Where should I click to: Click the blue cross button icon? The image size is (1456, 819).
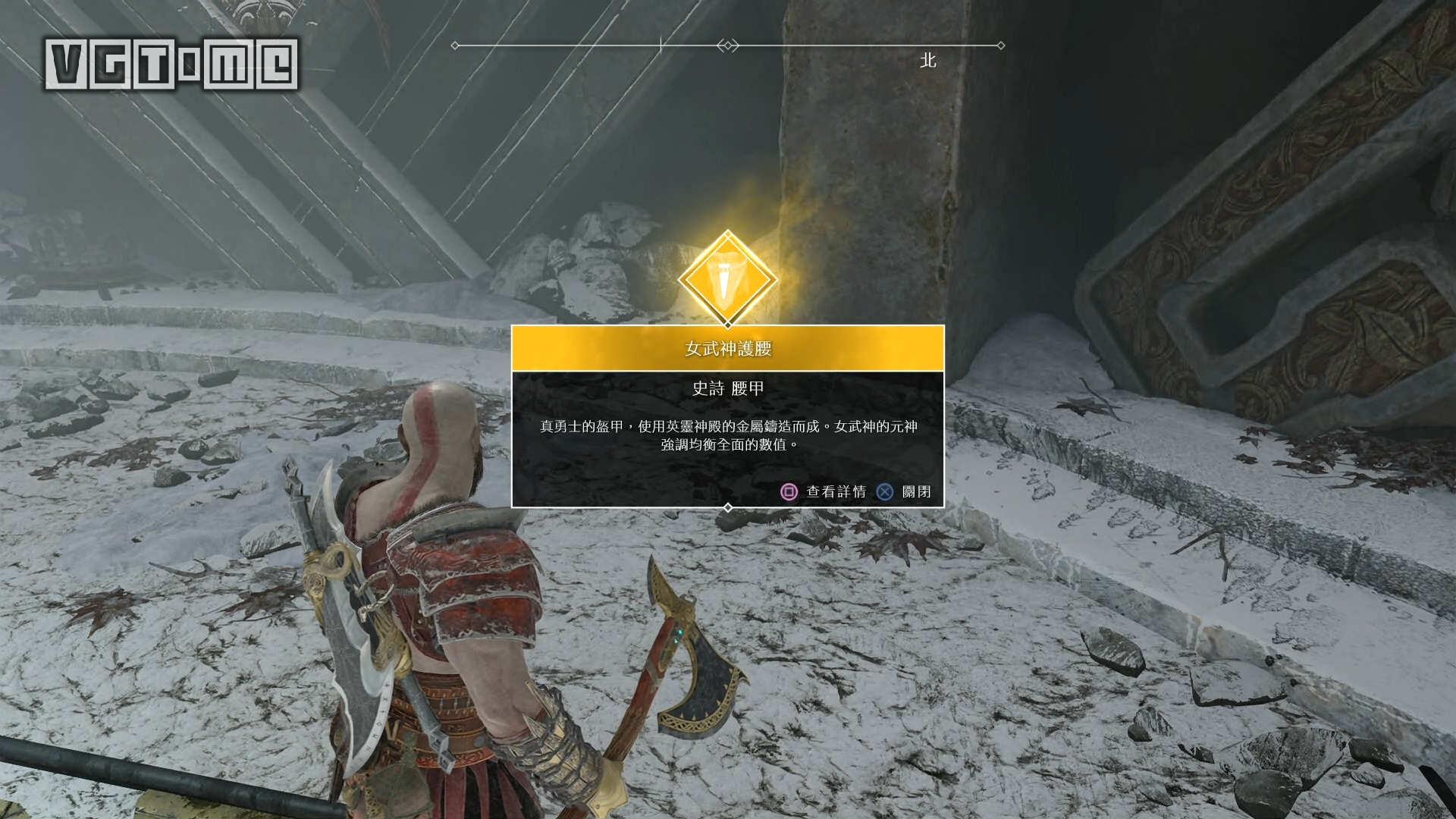click(885, 492)
